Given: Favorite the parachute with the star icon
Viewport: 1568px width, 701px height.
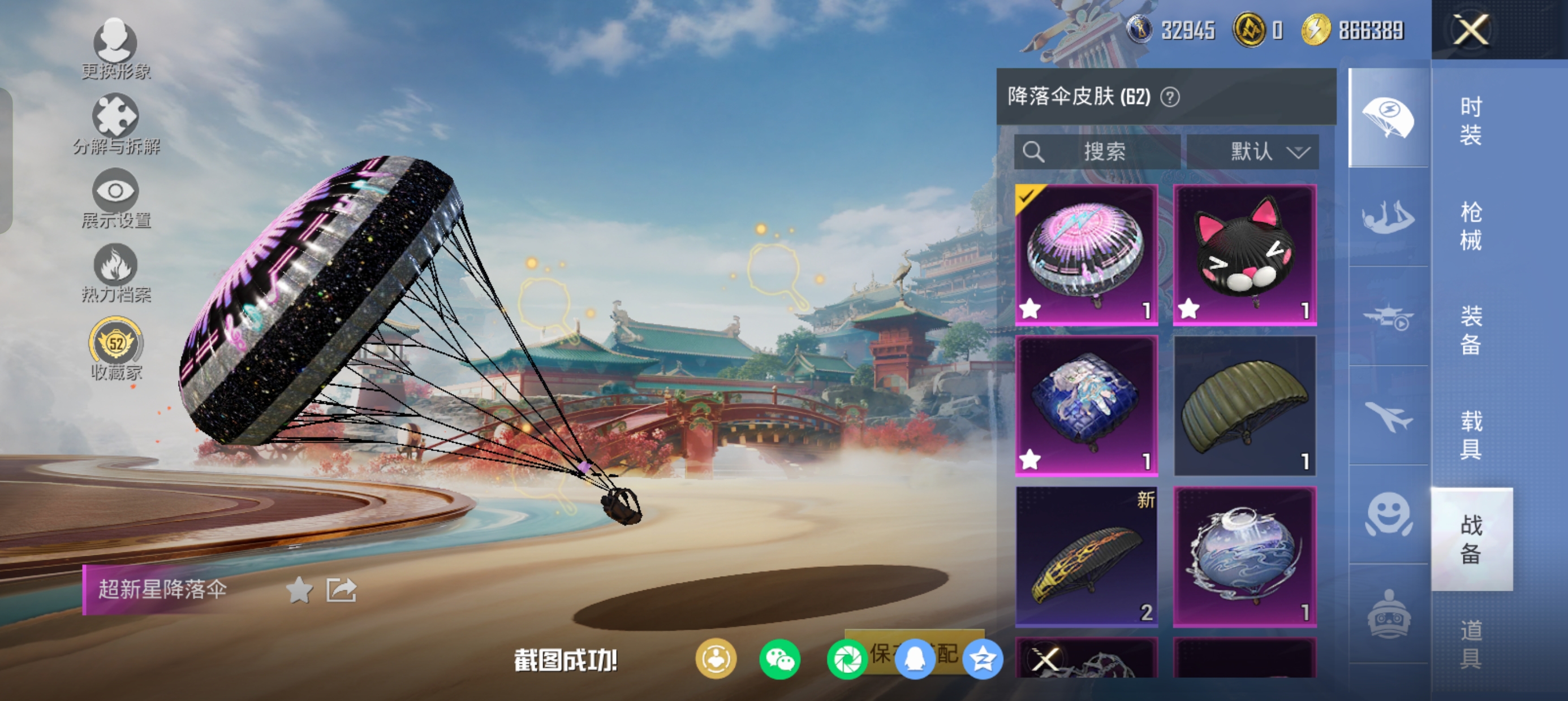Looking at the screenshot, I should 299,590.
